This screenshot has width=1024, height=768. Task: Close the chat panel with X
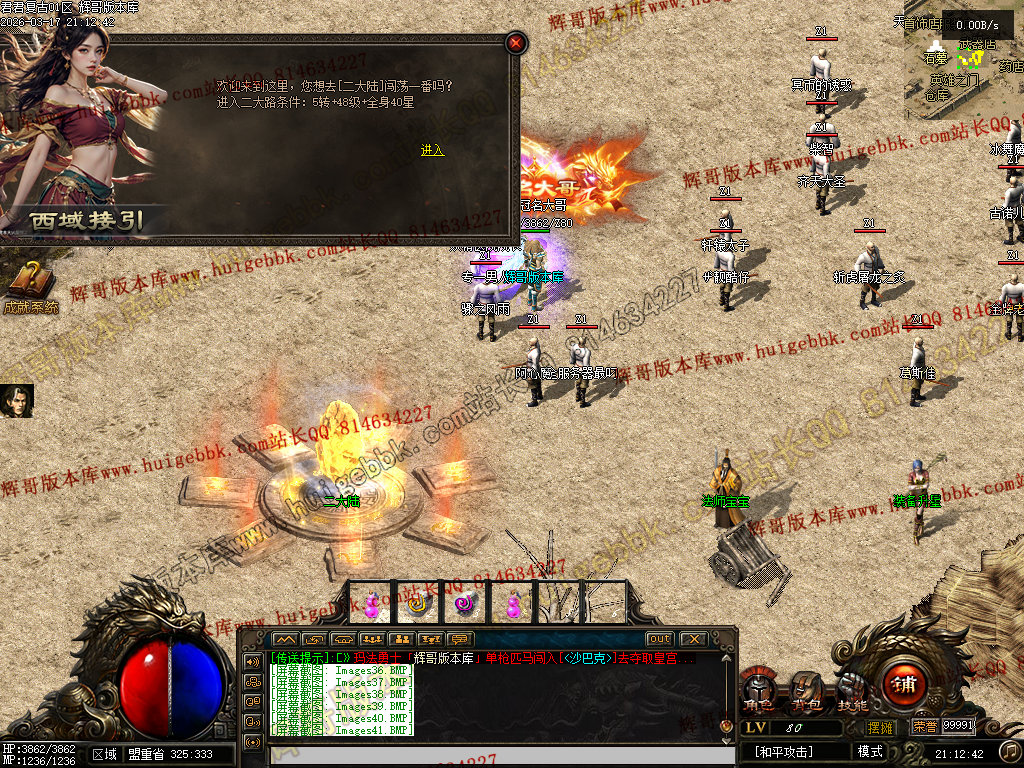[692, 639]
